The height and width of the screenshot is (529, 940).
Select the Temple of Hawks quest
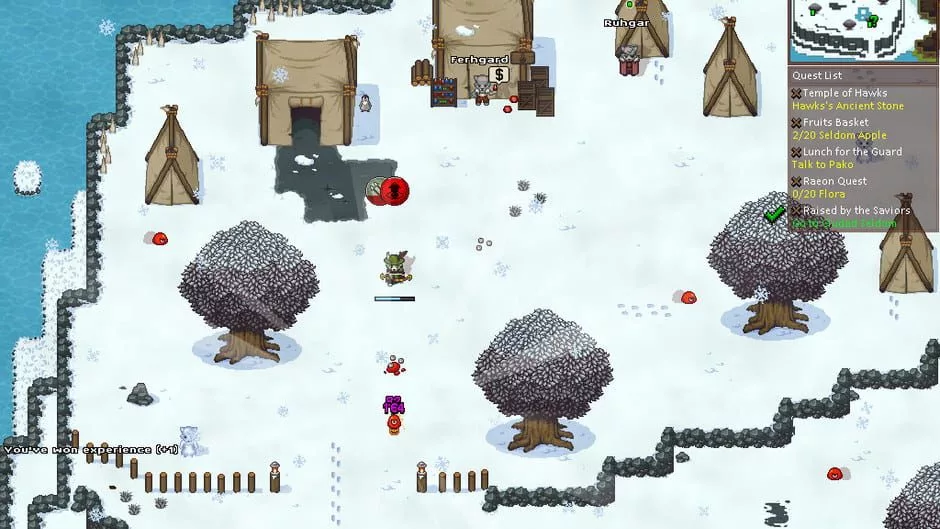839,93
